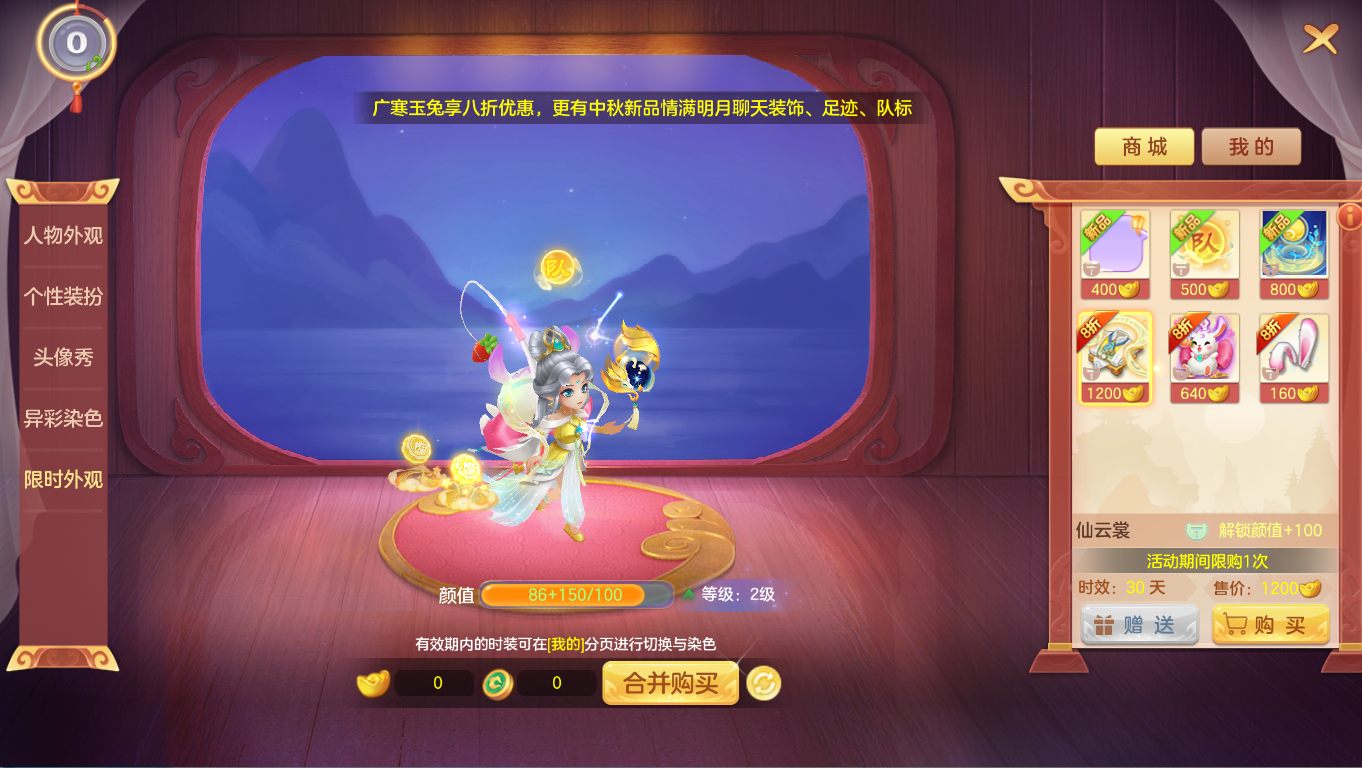Open the 异彩染色 sidebar category
The width and height of the screenshot is (1362, 768).
[x=63, y=420]
